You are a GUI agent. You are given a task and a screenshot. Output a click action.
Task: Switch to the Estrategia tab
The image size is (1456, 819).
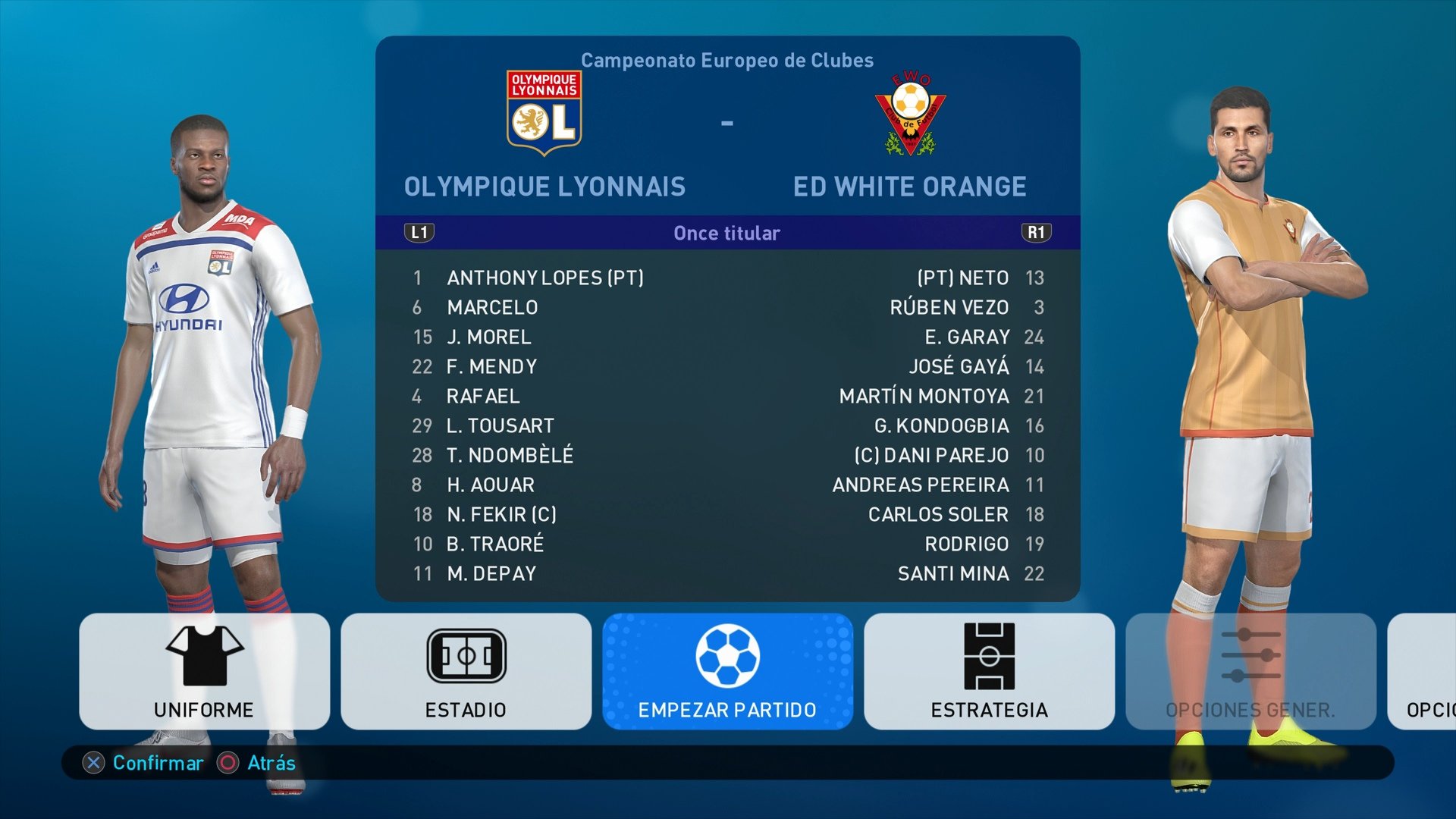990,671
